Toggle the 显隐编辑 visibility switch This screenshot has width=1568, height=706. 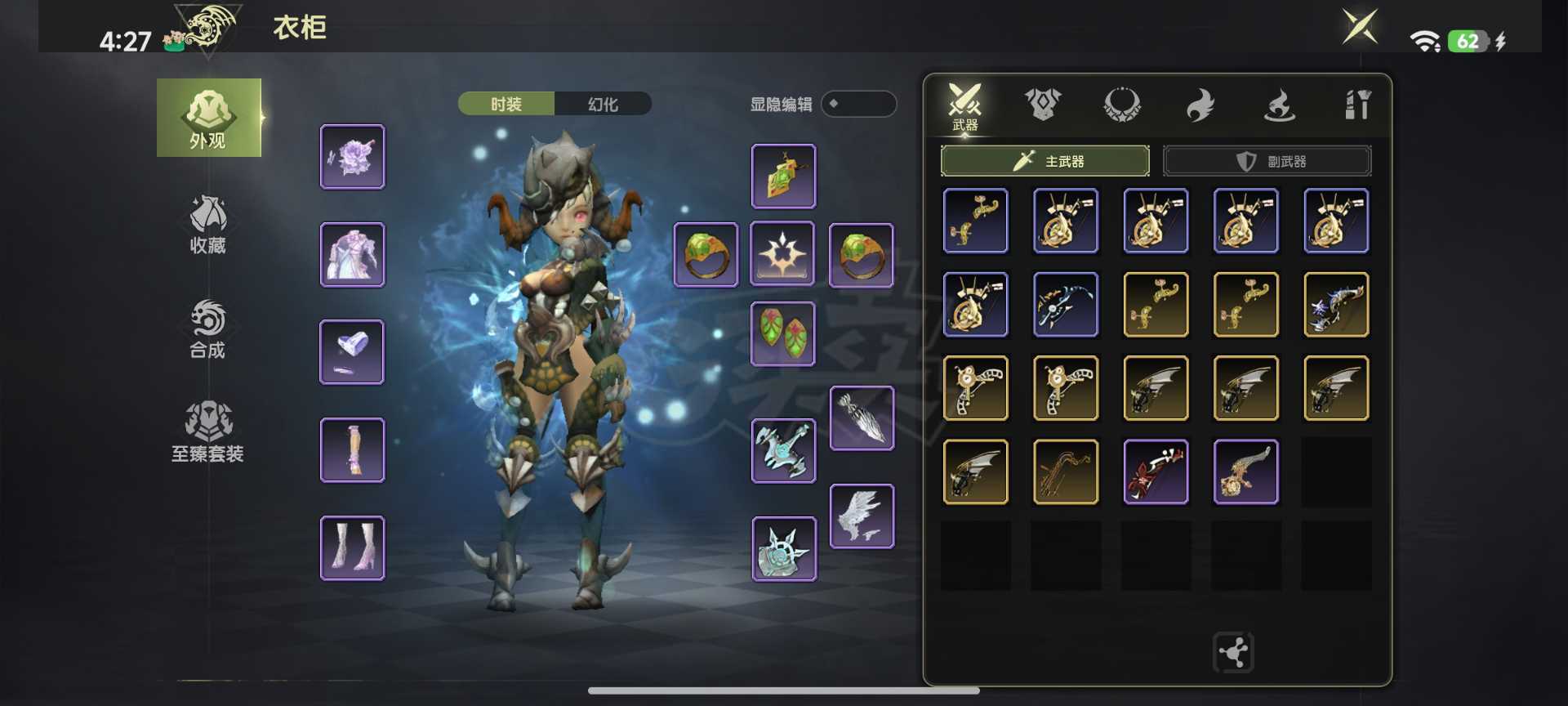859,105
